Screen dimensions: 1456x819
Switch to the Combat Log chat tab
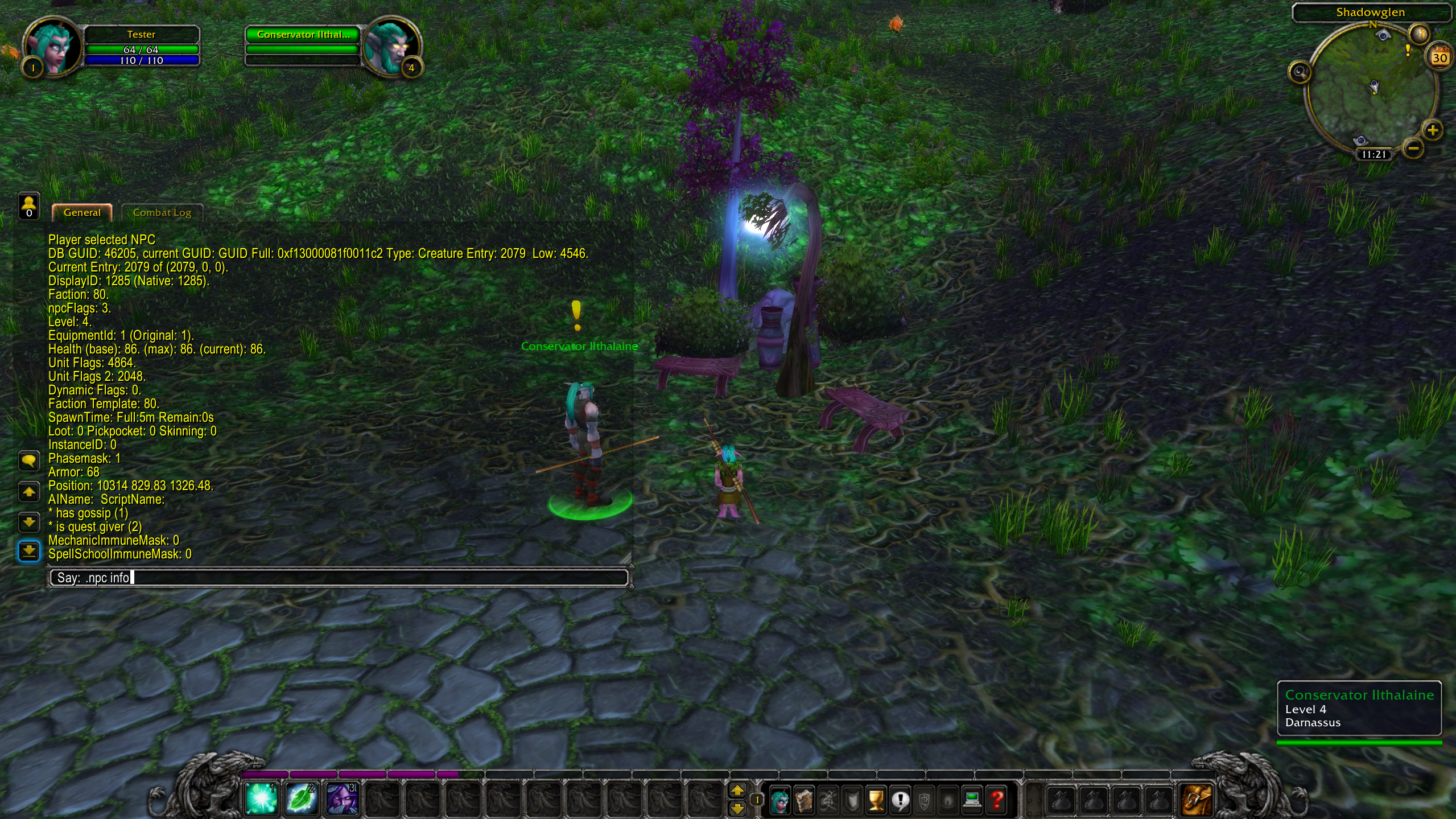click(162, 213)
